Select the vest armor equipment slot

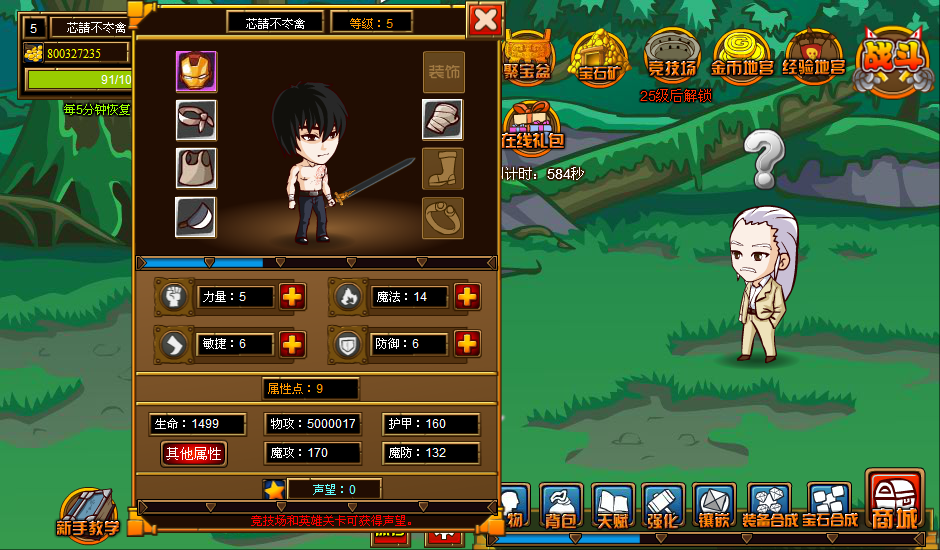click(196, 168)
